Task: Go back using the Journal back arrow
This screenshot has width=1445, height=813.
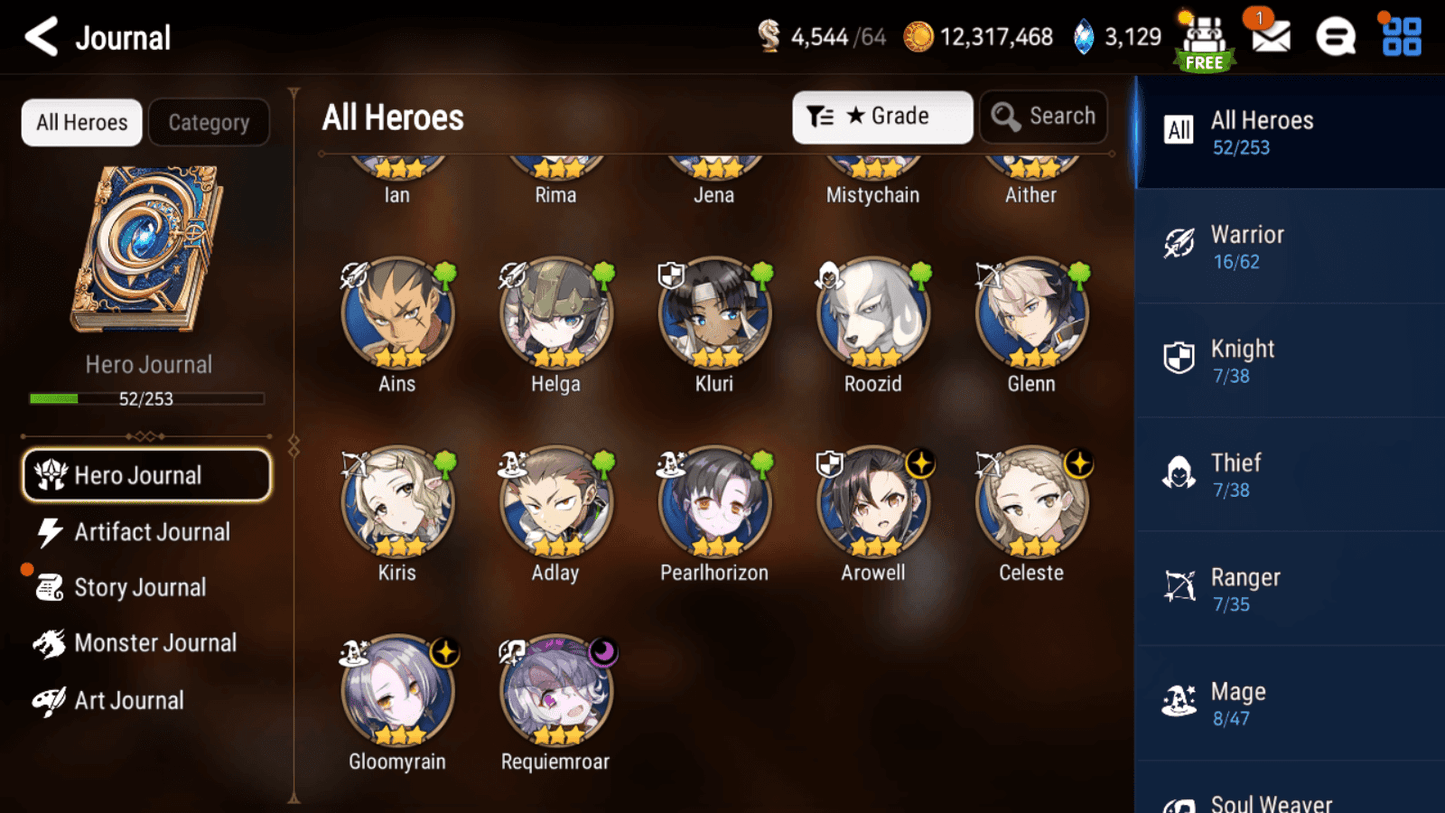Action: point(40,37)
